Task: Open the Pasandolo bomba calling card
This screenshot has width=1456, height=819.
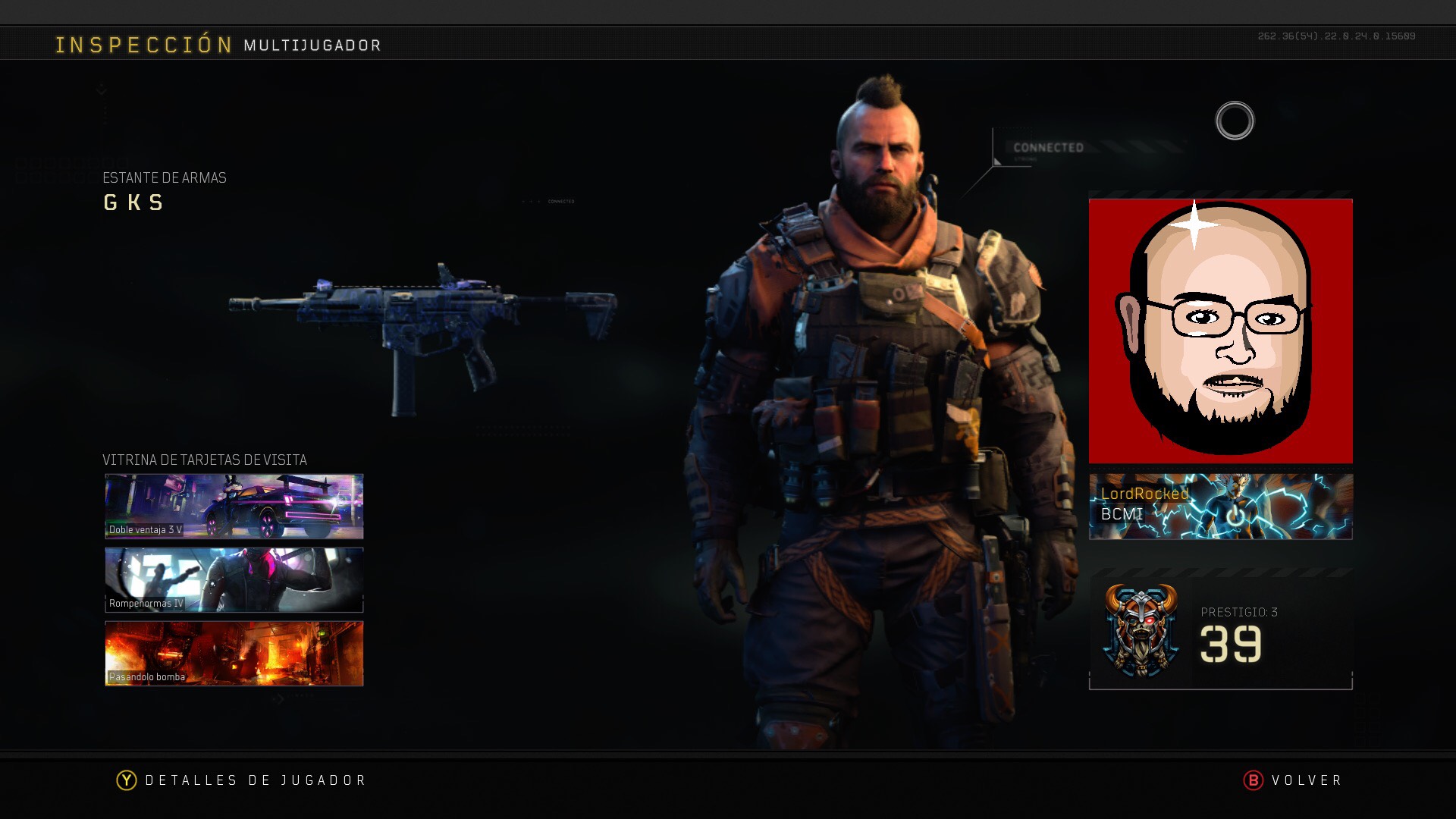Action: 234,654
